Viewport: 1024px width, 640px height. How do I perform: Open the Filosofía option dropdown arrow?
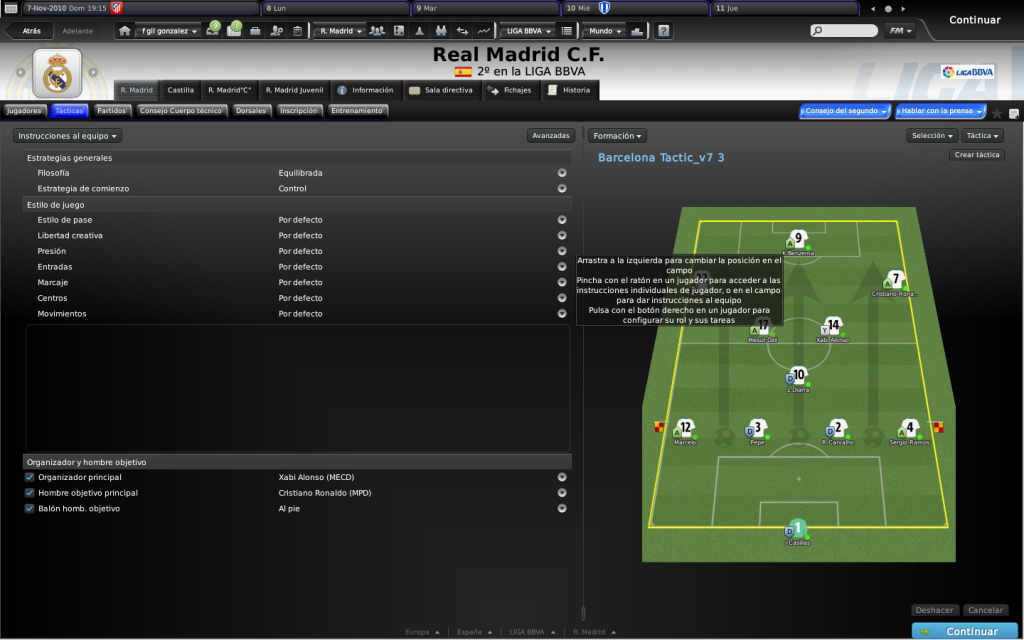click(x=562, y=173)
